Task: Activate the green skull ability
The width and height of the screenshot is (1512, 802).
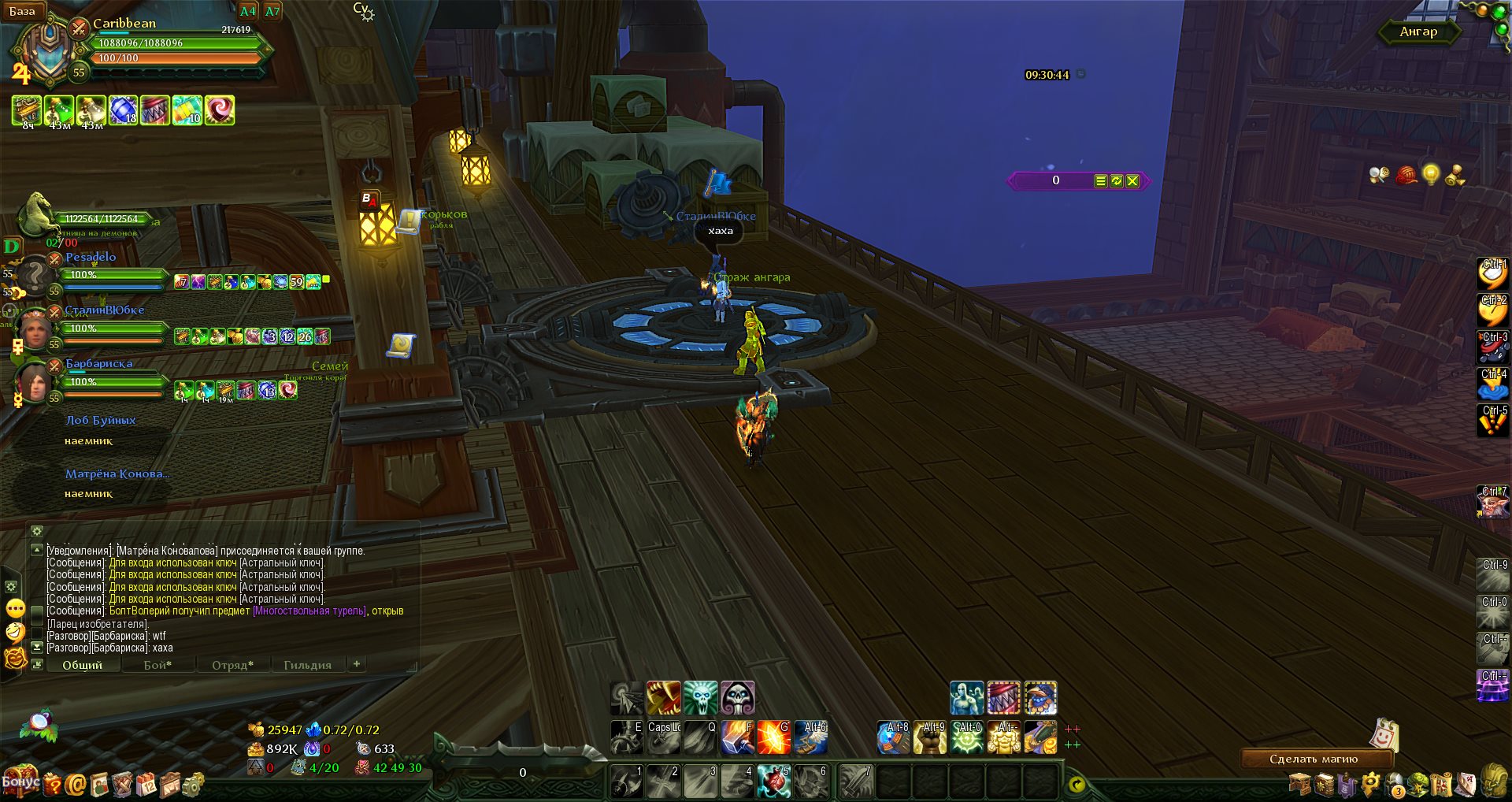Action: point(700,698)
